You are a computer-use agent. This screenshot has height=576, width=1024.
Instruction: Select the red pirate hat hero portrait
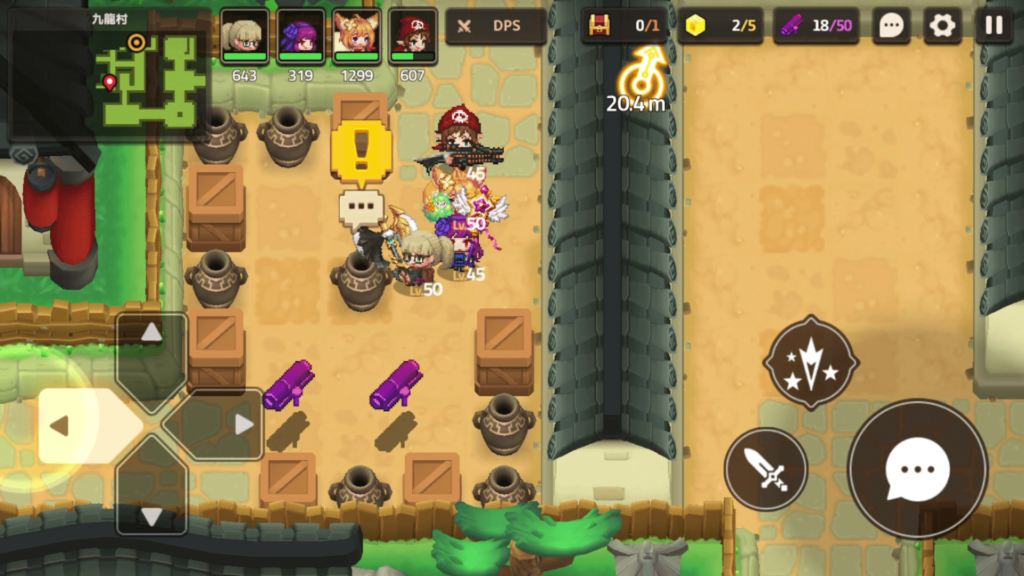pyautogui.click(x=412, y=37)
